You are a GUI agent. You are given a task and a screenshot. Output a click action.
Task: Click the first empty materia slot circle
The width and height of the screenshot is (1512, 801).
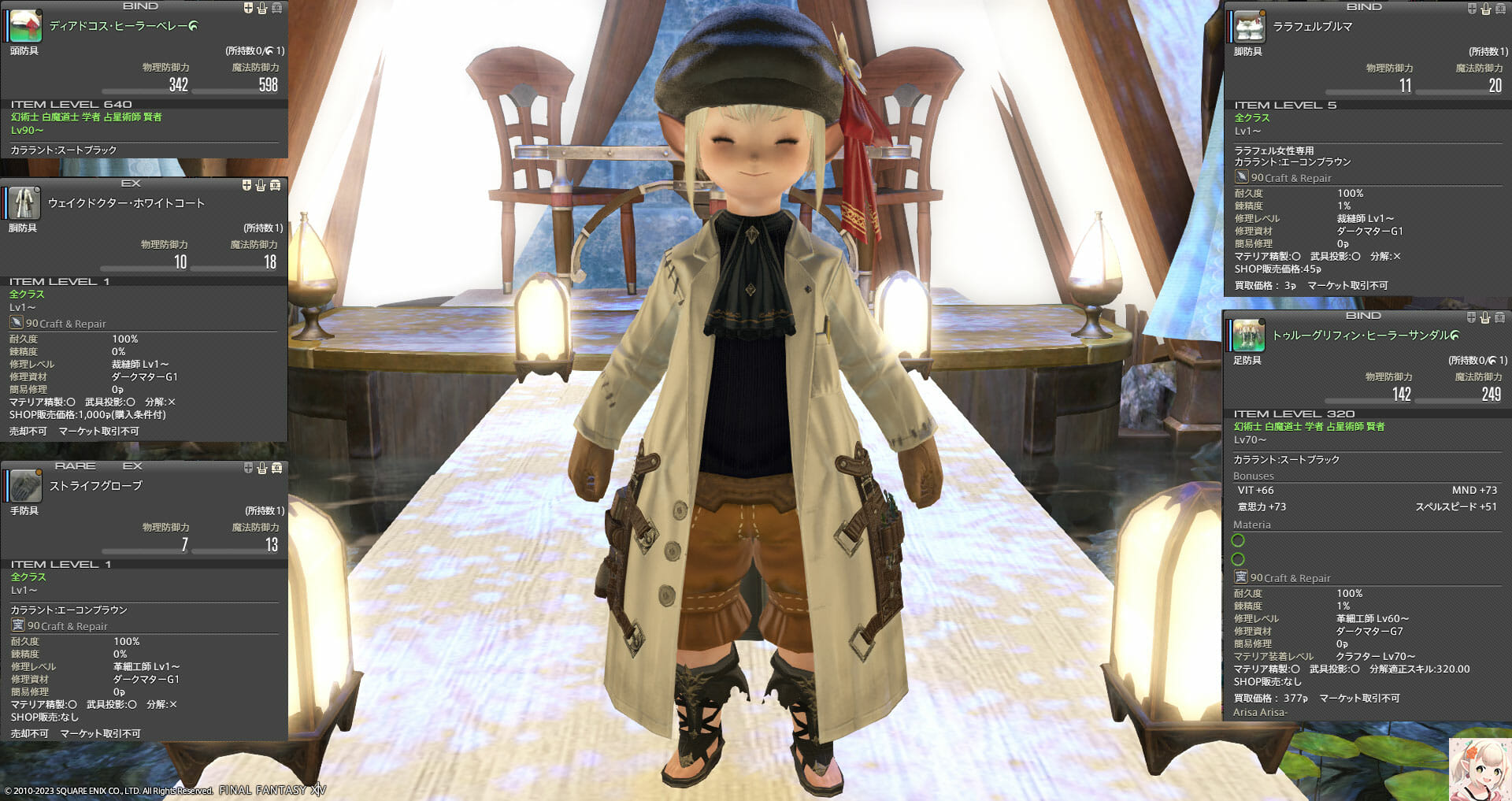(x=1237, y=541)
